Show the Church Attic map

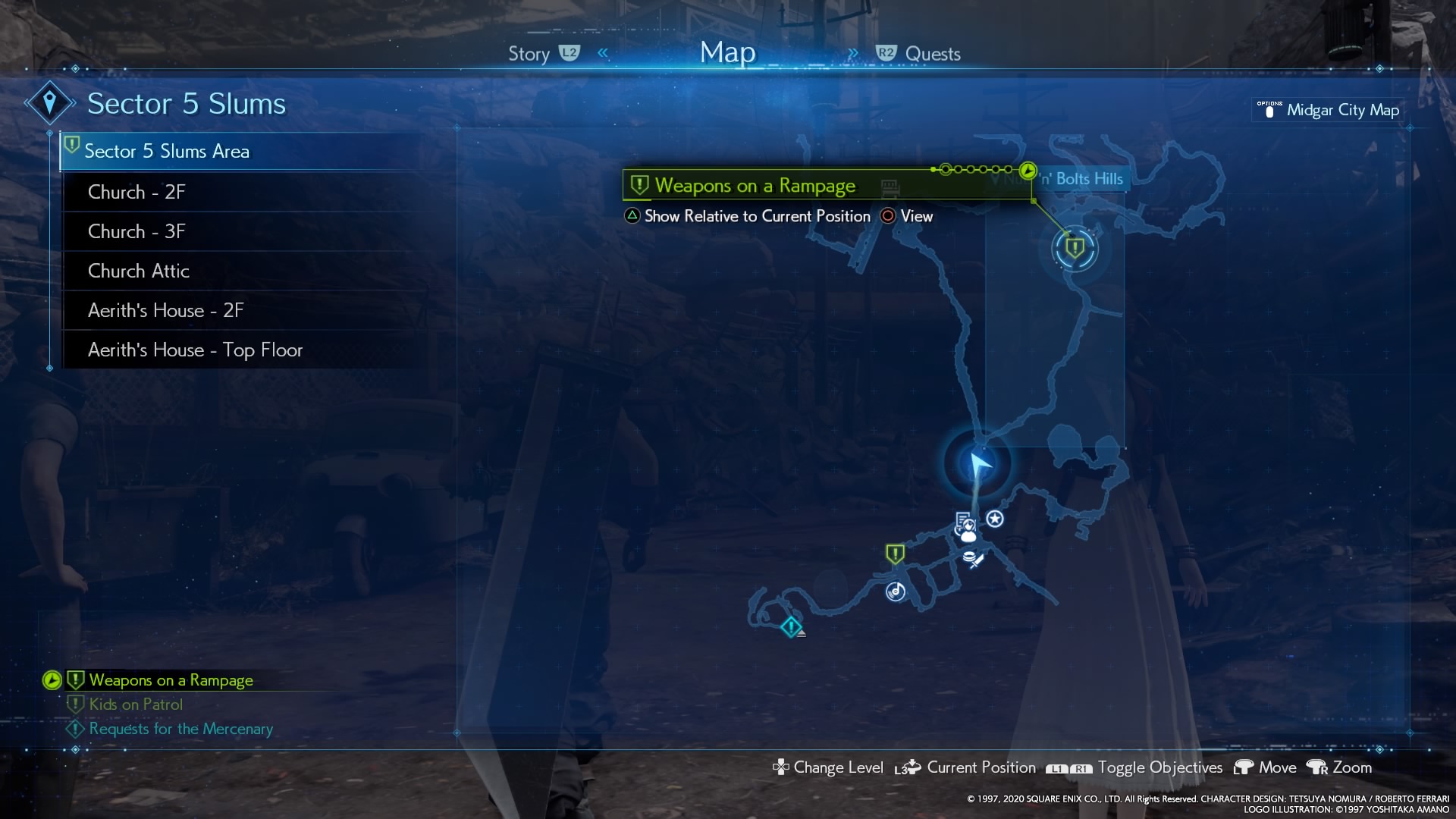point(139,271)
